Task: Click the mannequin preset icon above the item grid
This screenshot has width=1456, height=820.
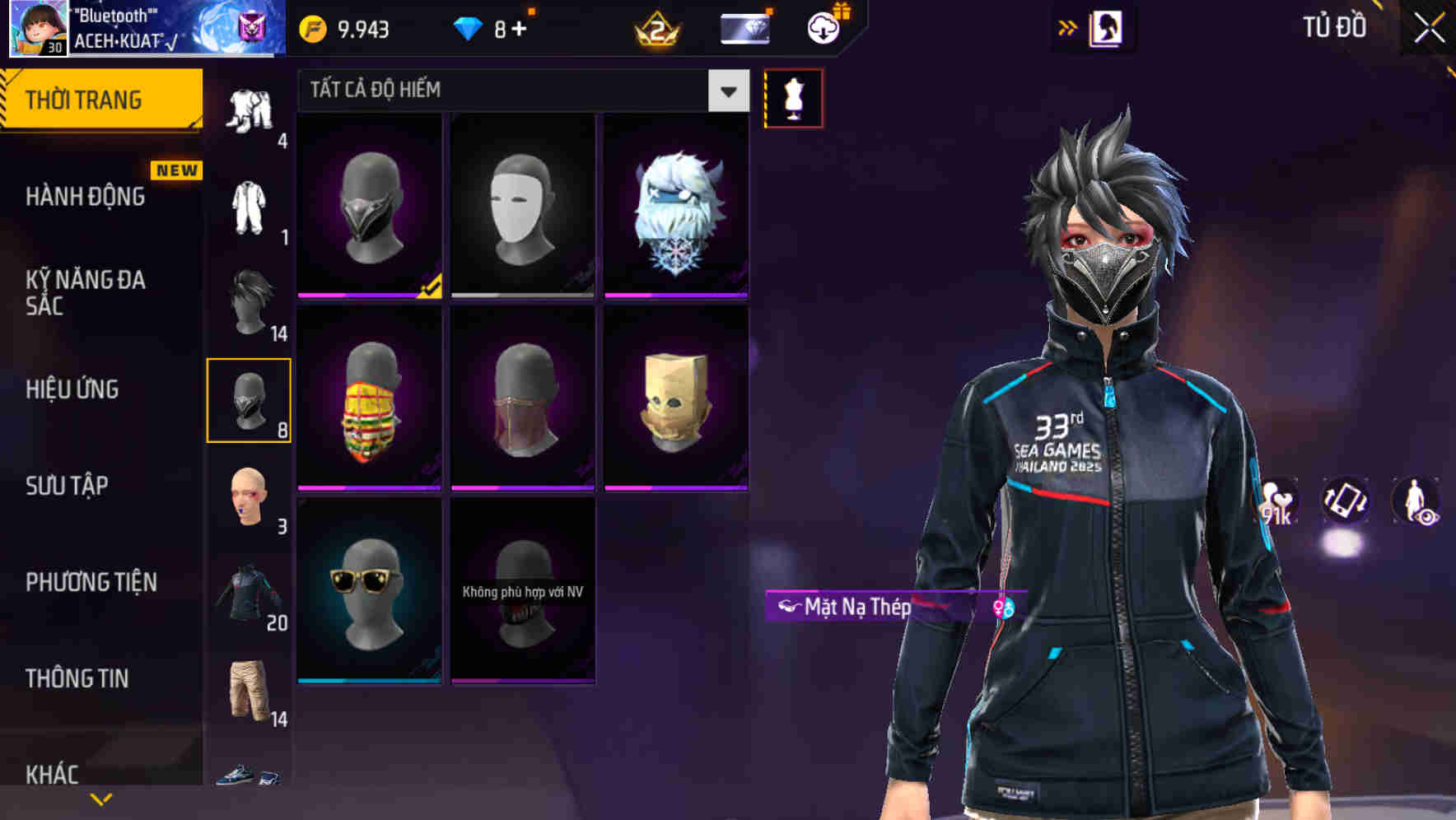Action: coord(793,98)
